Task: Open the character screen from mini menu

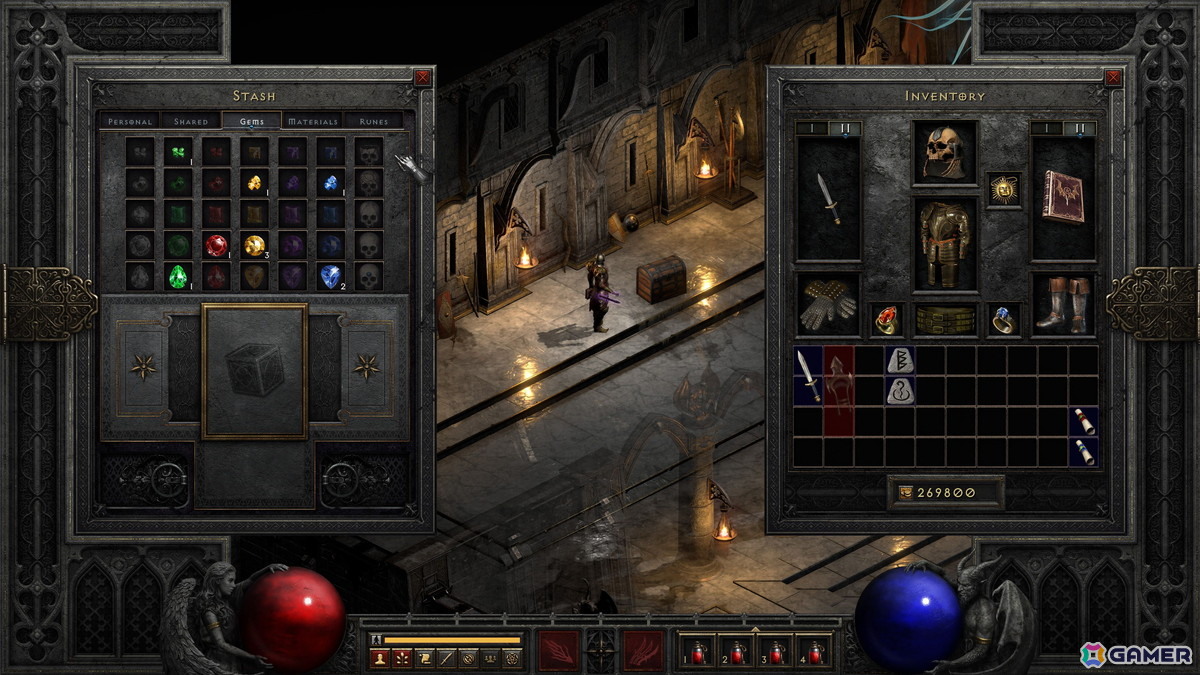Action: click(x=379, y=658)
